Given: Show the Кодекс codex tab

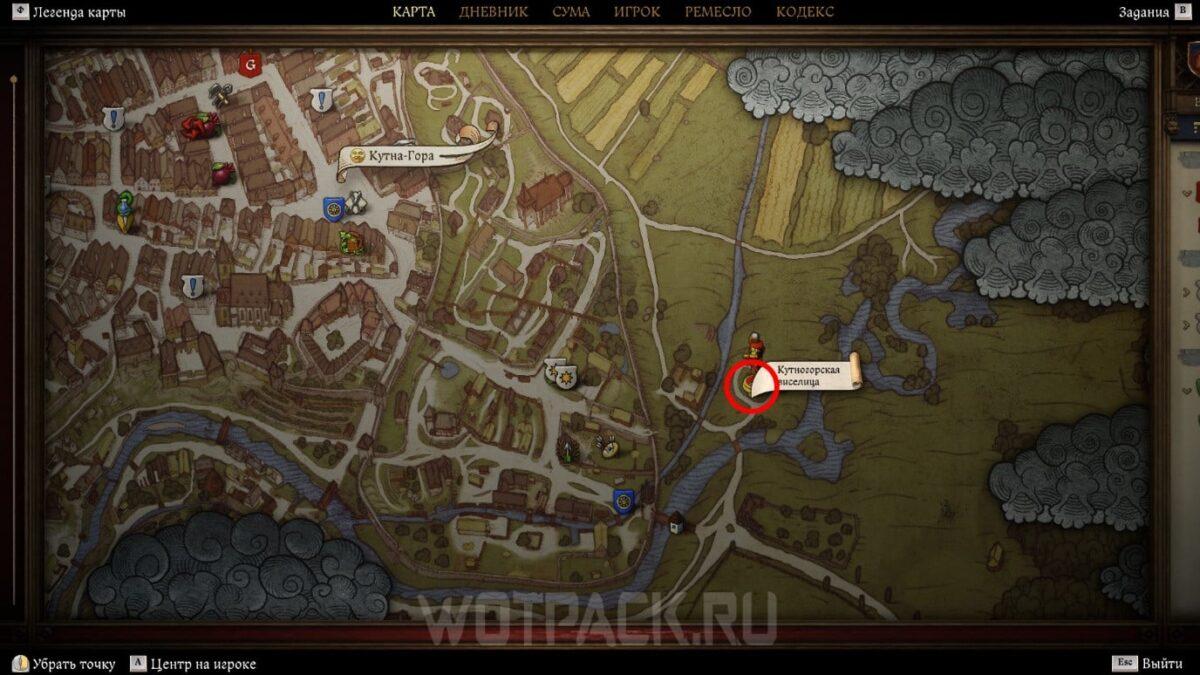Looking at the screenshot, I should pos(804,12).
